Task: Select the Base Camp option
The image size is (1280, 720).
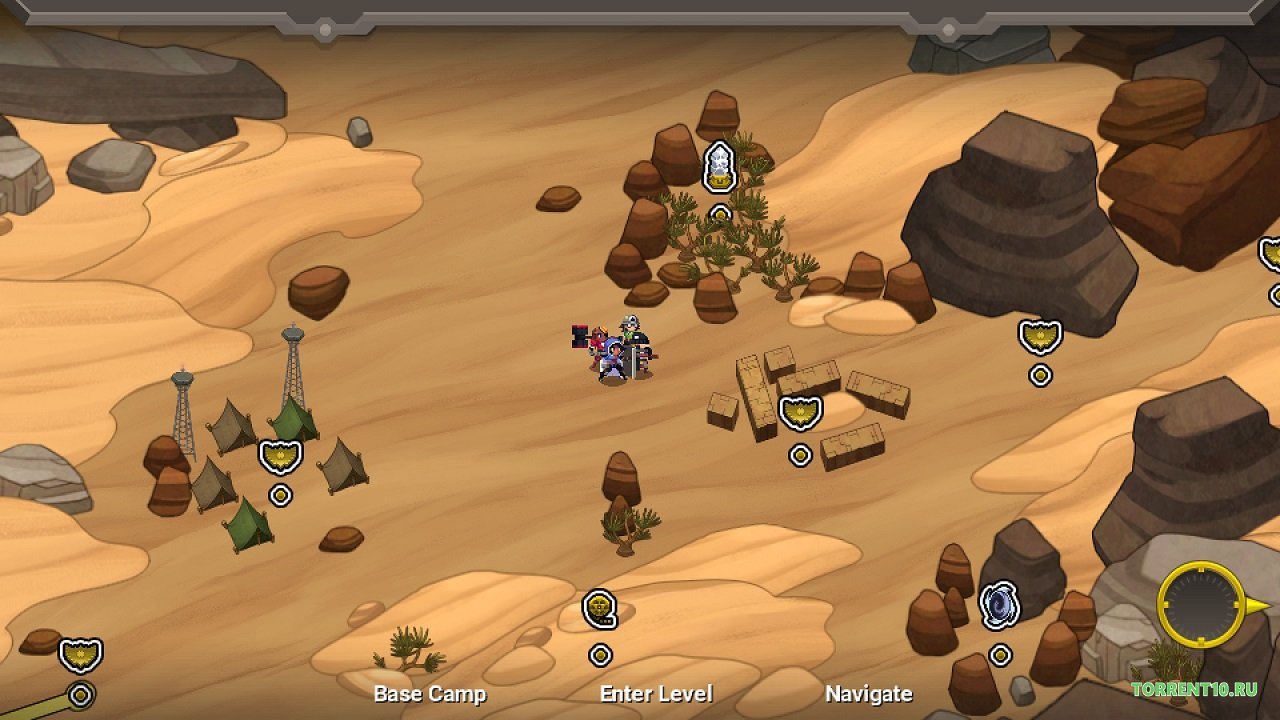Action: 429,694
